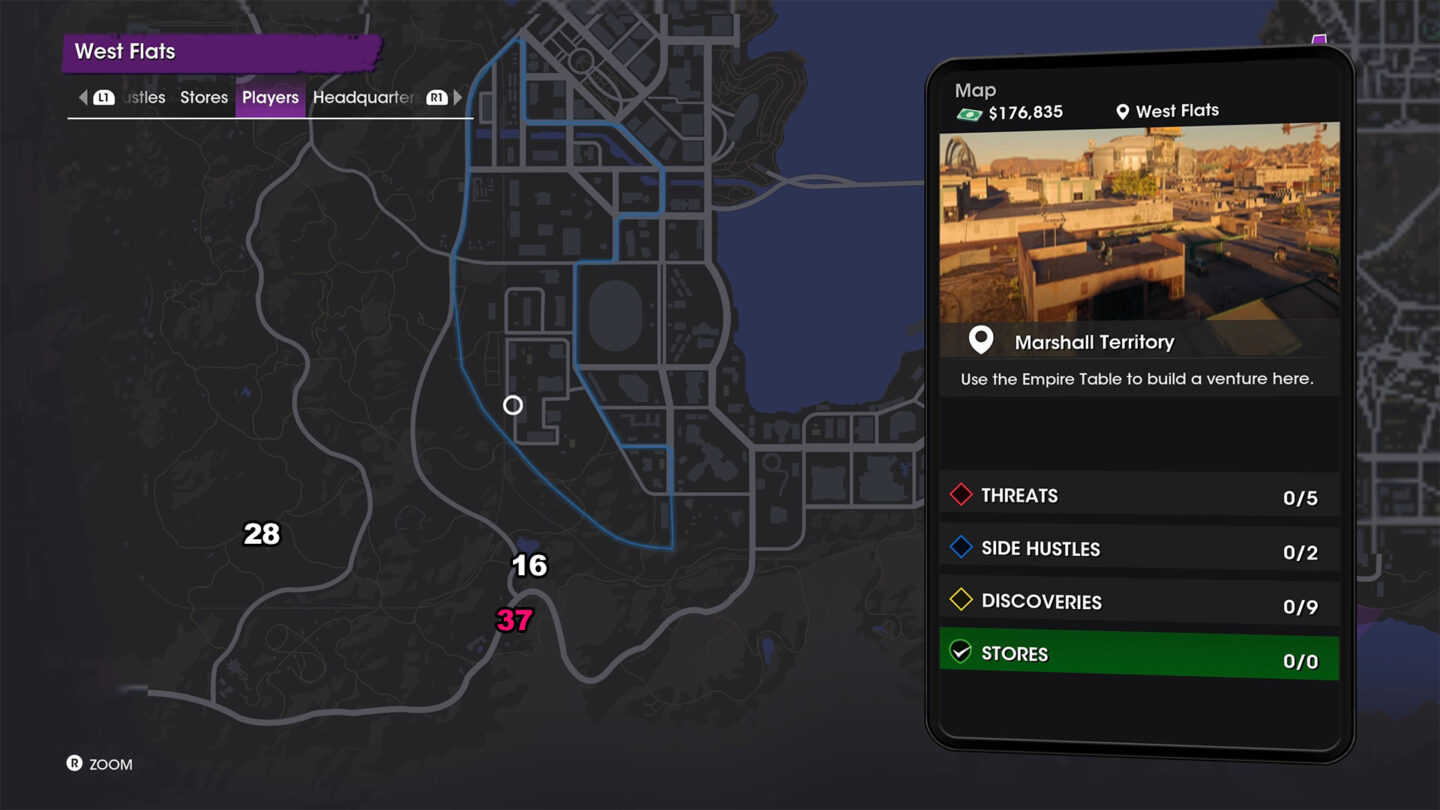The image size is (1440, 810).
Task: Select the yellow Discoveries diamond icon
Action: pos(960,601)
